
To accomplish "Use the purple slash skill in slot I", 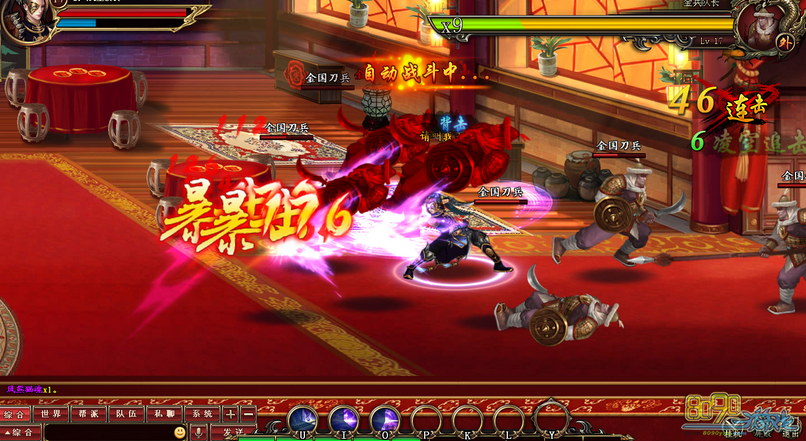I will pyautogui.click(x=344, y=419).
